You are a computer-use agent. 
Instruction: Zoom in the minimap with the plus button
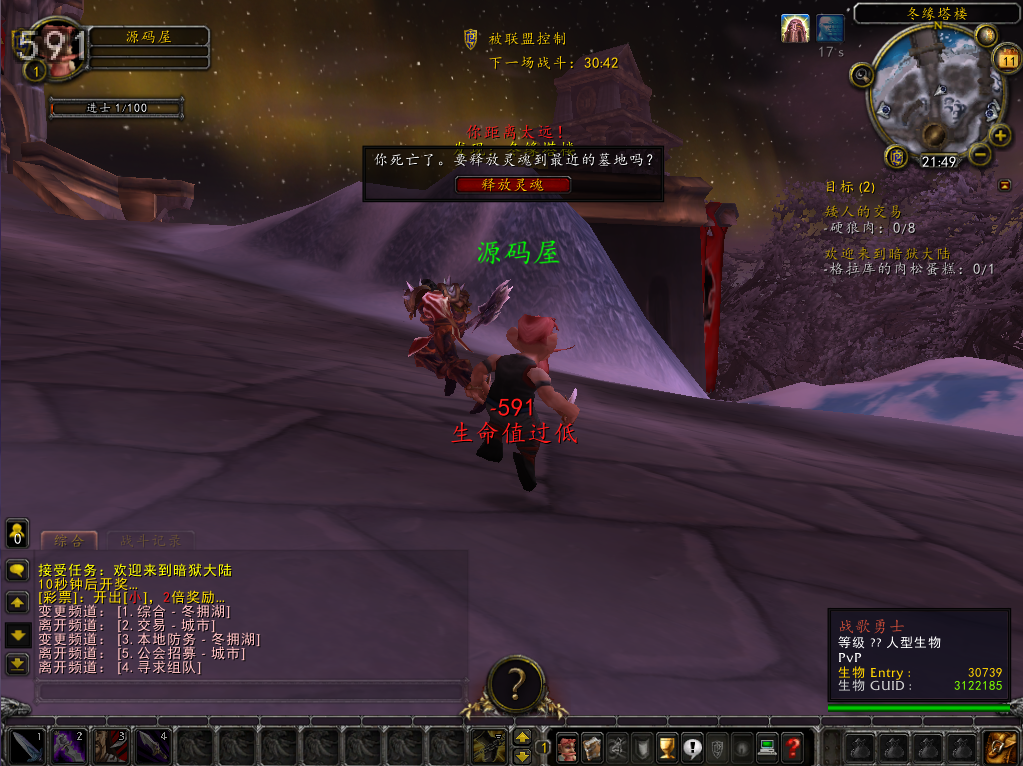click(1000, 136)
